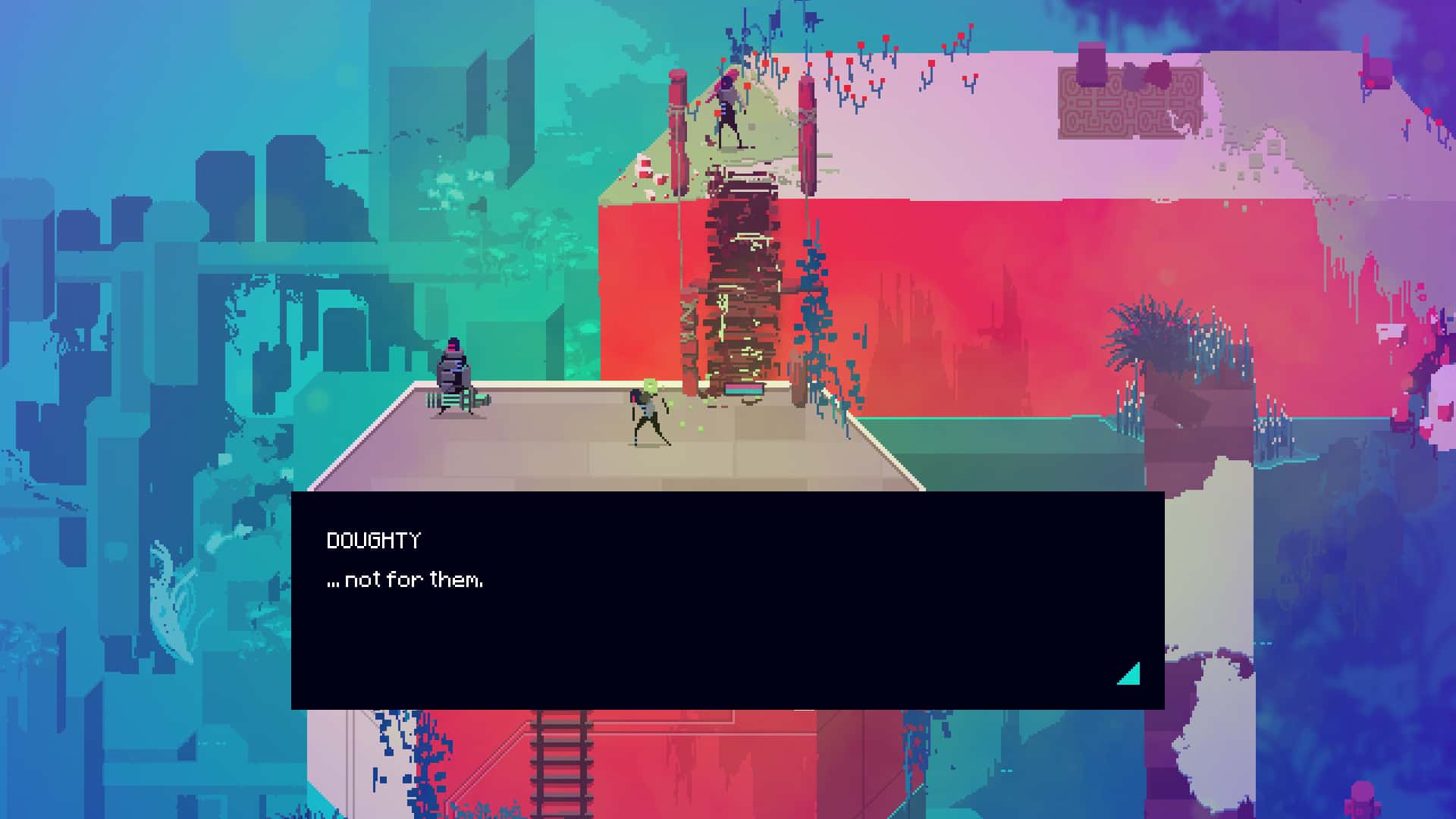The height and width of the screenshot is (819, 1456).
Task: Select the broken stone staircase
Action: 739,281
